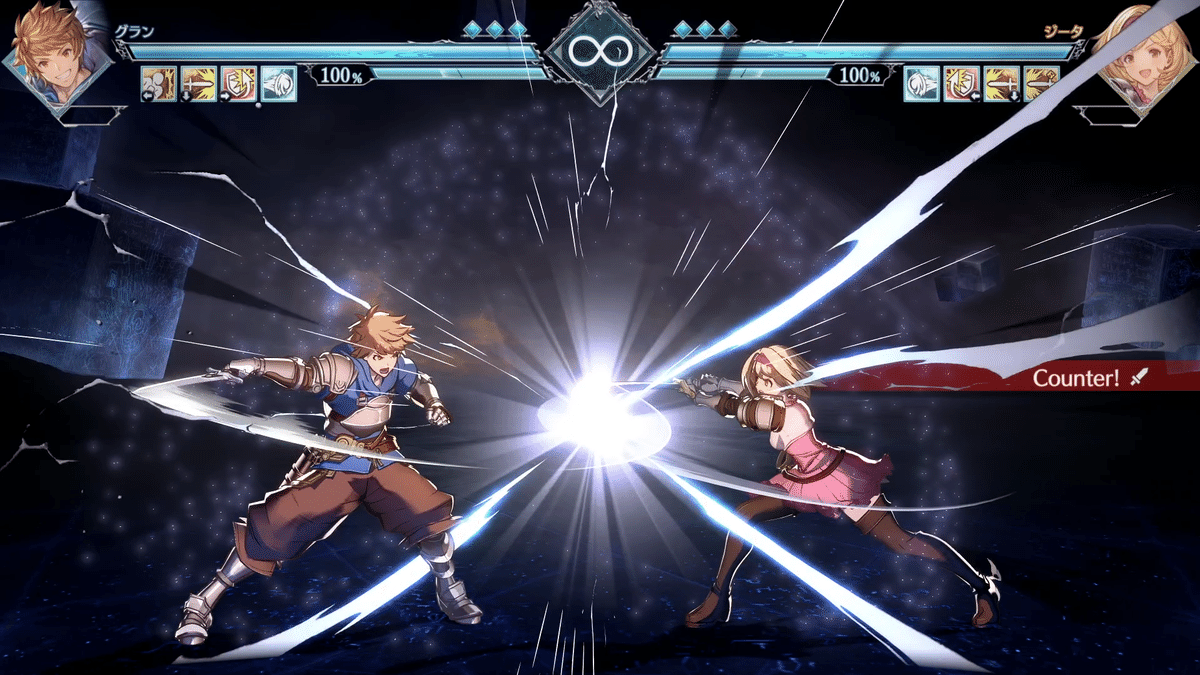This screenshot has width=1200, height=675.
Task: Activate Gran's downward sword skill icon
Action: click(199, 83)
